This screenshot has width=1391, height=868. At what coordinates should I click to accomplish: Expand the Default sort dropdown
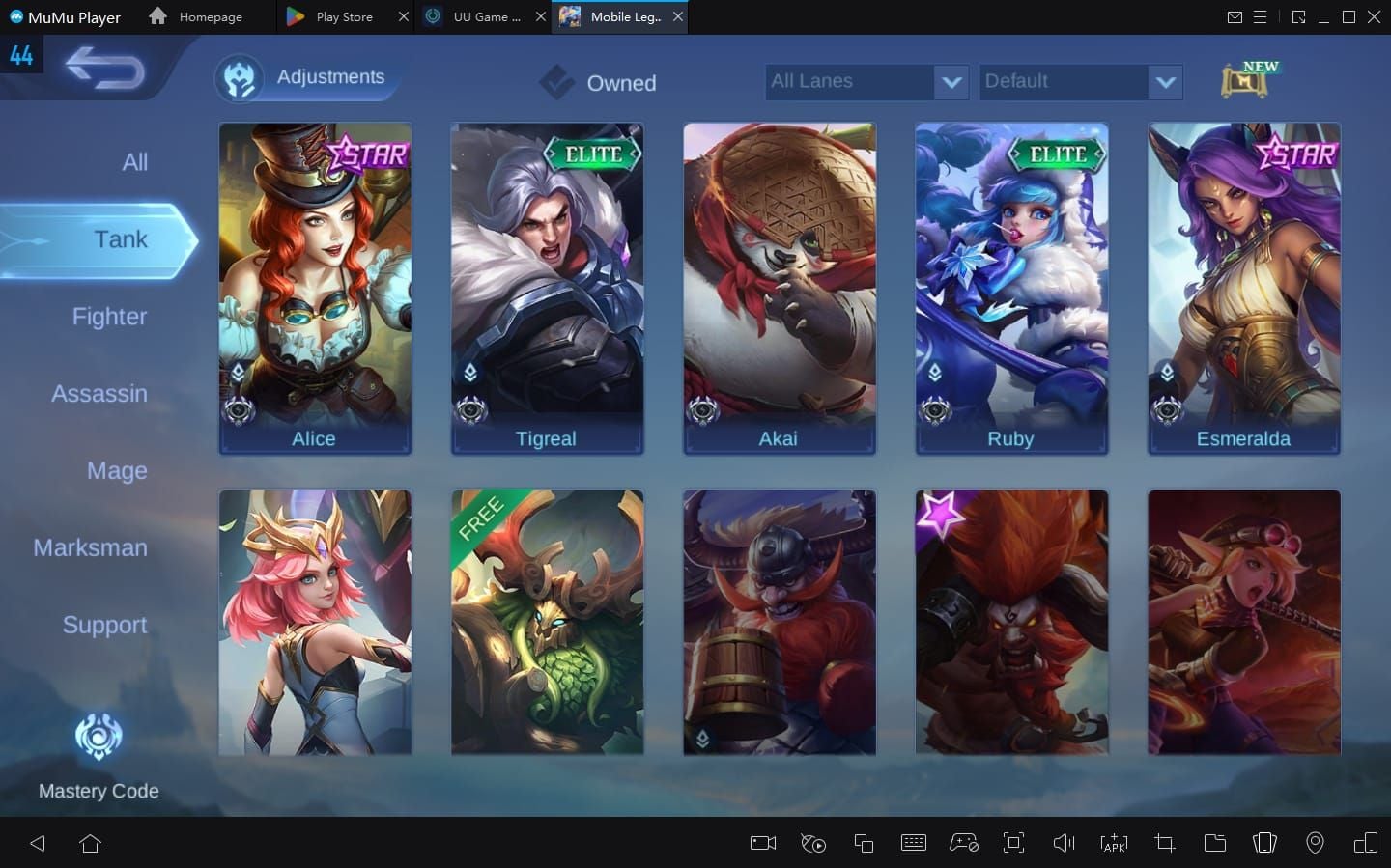coord(1080,82)
